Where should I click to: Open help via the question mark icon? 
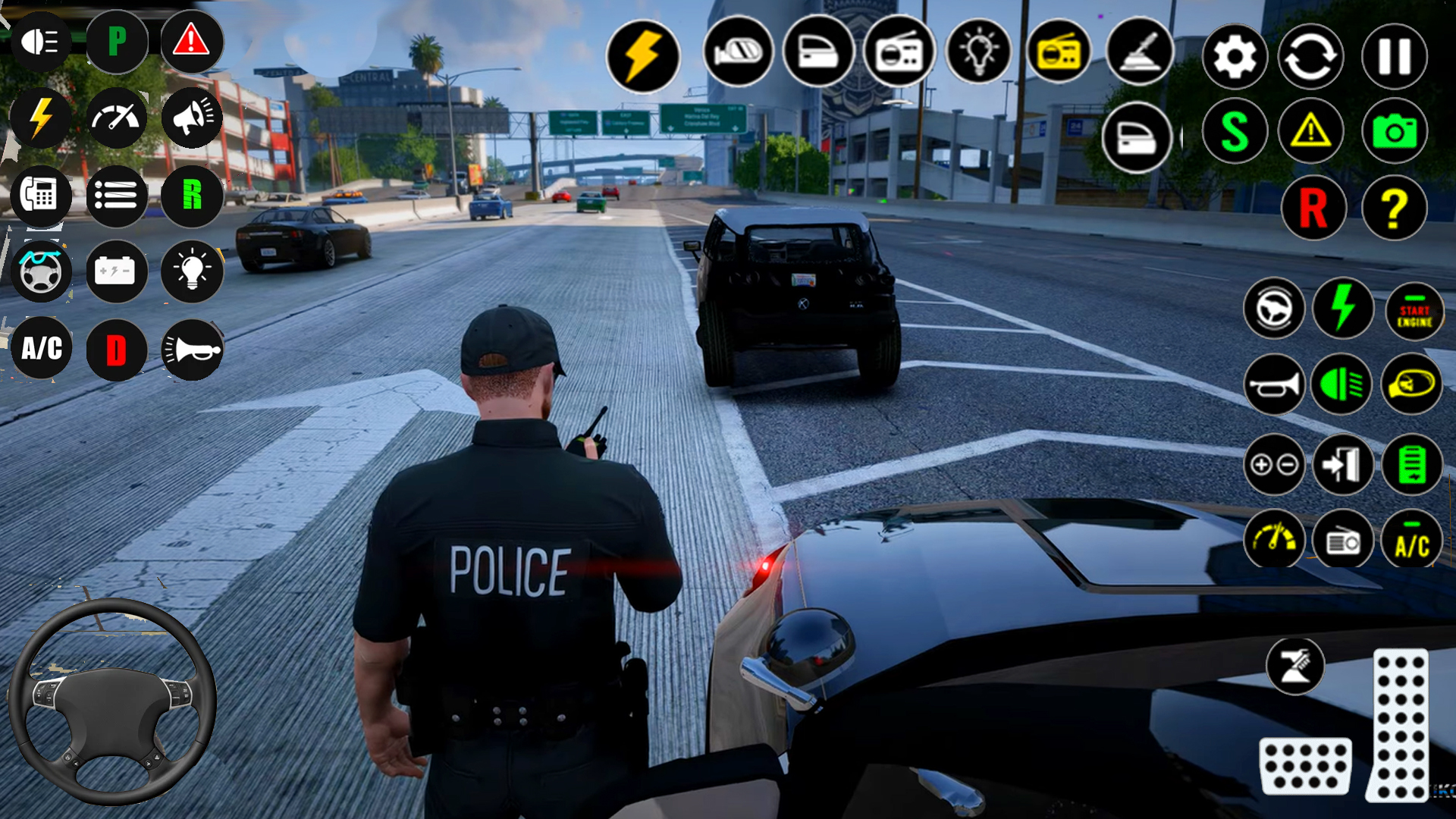coord(1394,206)
